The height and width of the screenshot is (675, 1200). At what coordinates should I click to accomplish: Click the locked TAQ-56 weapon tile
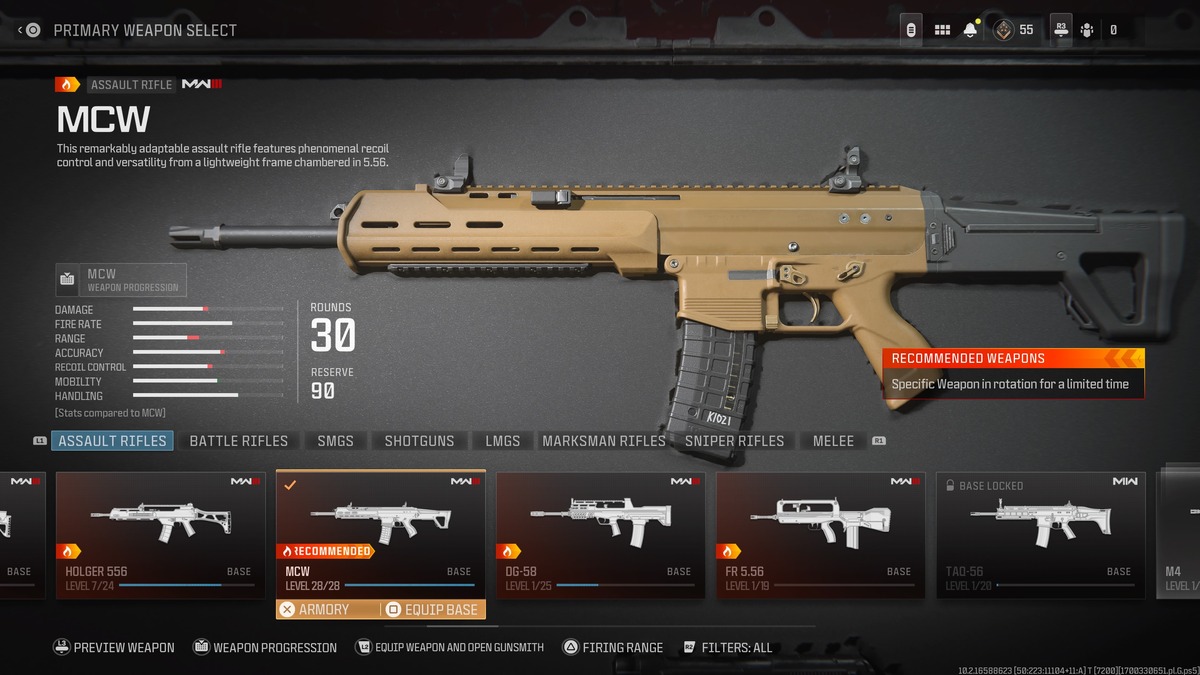[x=1040, y=535]
